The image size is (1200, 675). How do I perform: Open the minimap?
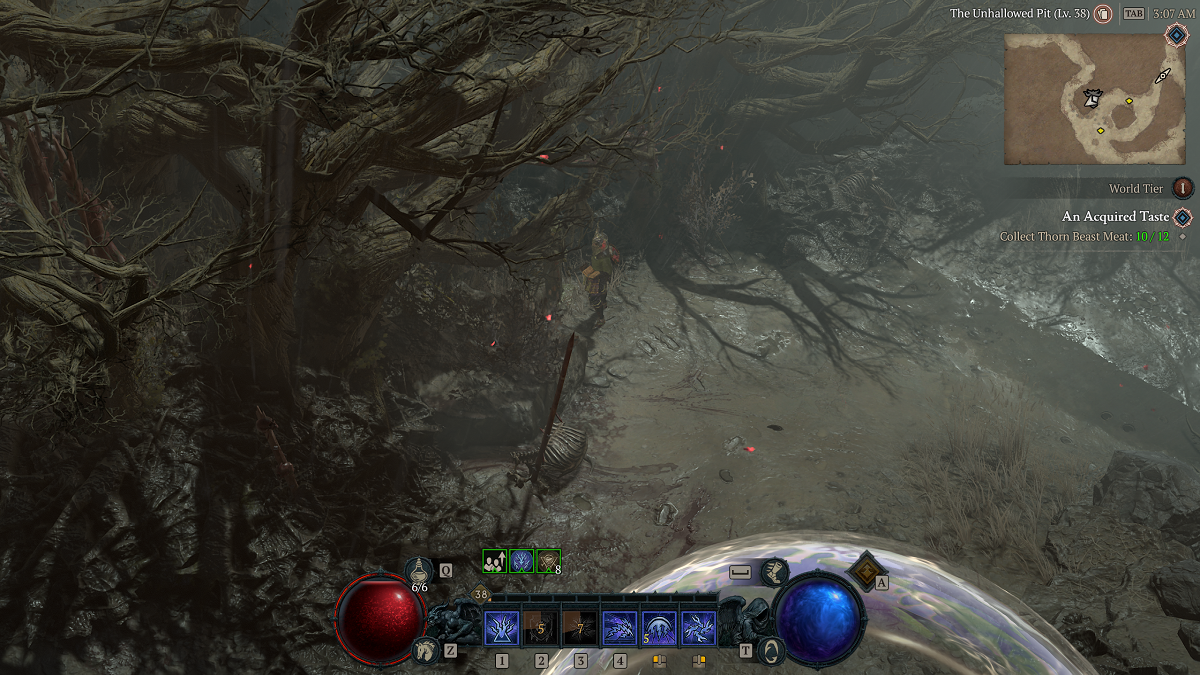click(1093, 99)
